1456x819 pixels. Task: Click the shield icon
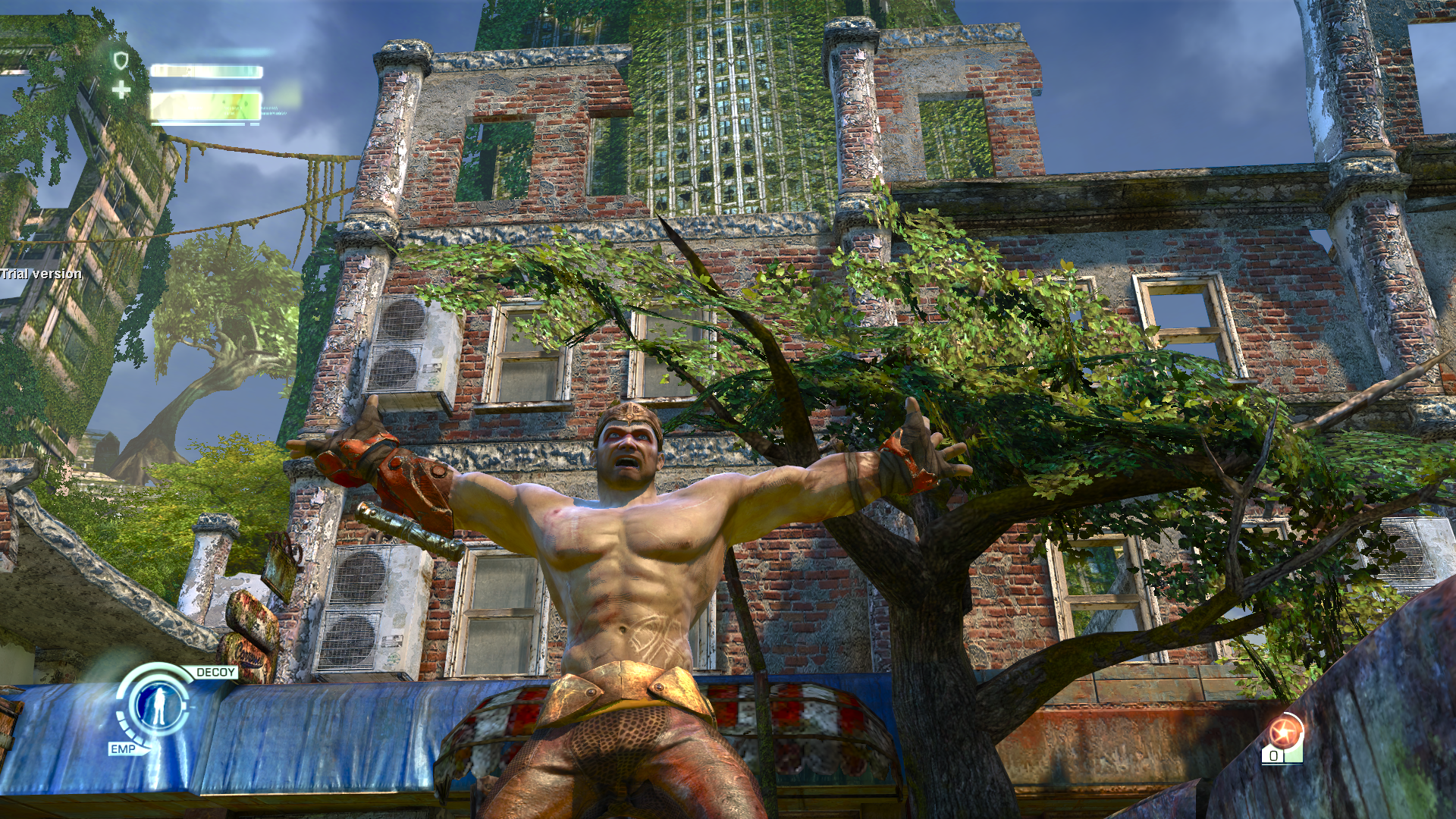tap(121, 61)
